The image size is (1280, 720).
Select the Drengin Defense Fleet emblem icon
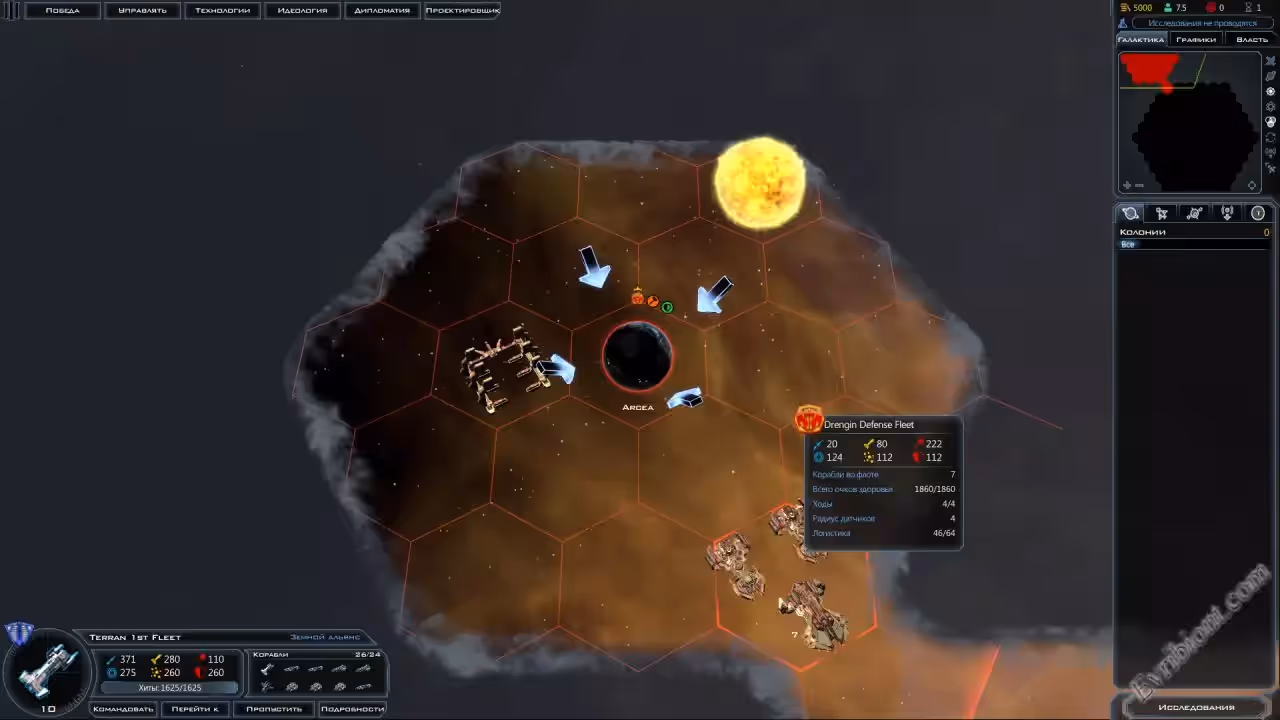pos(808,418)
